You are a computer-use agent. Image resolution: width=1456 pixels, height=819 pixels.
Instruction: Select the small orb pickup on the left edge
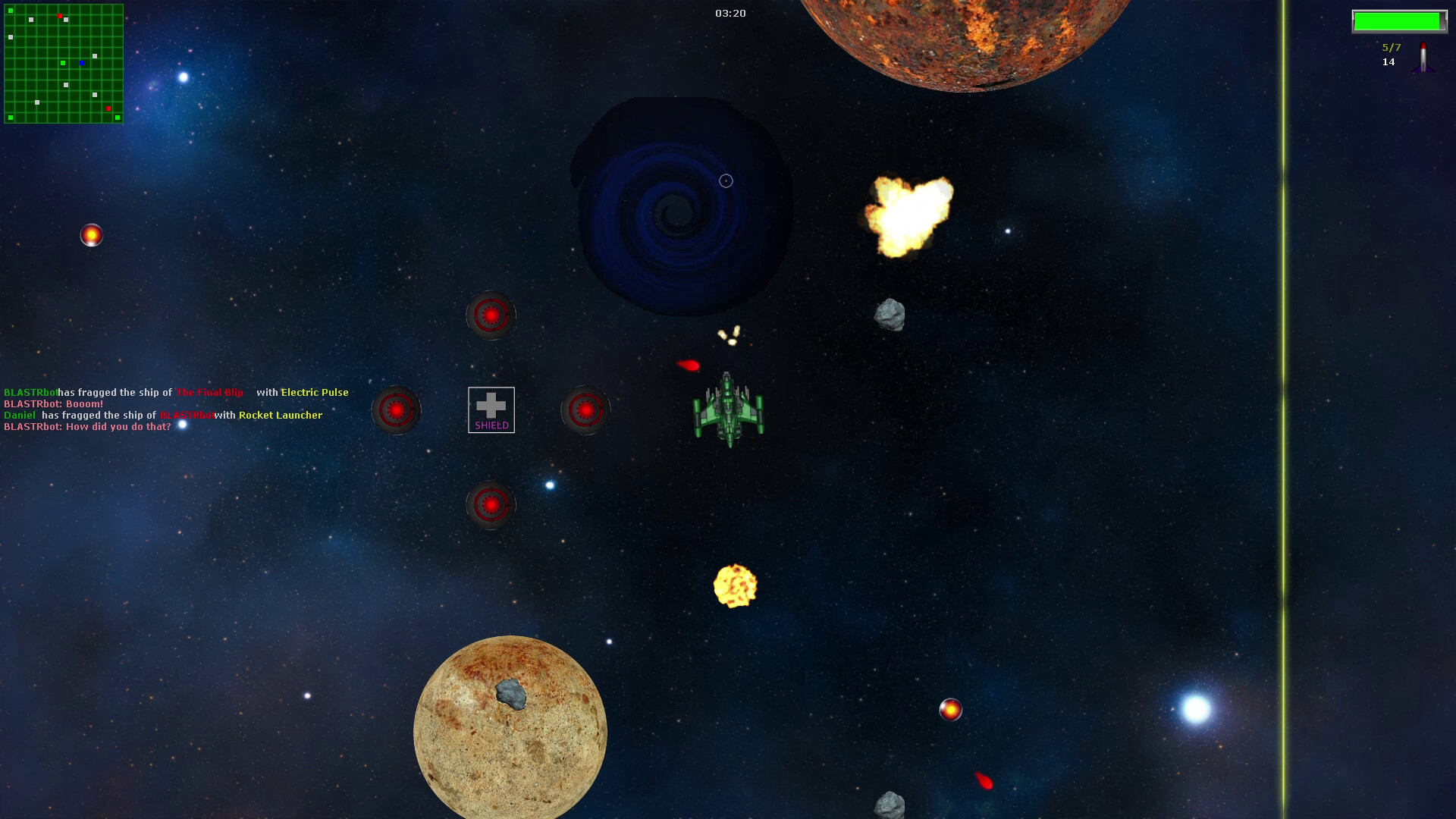click(x=93, y=235)
